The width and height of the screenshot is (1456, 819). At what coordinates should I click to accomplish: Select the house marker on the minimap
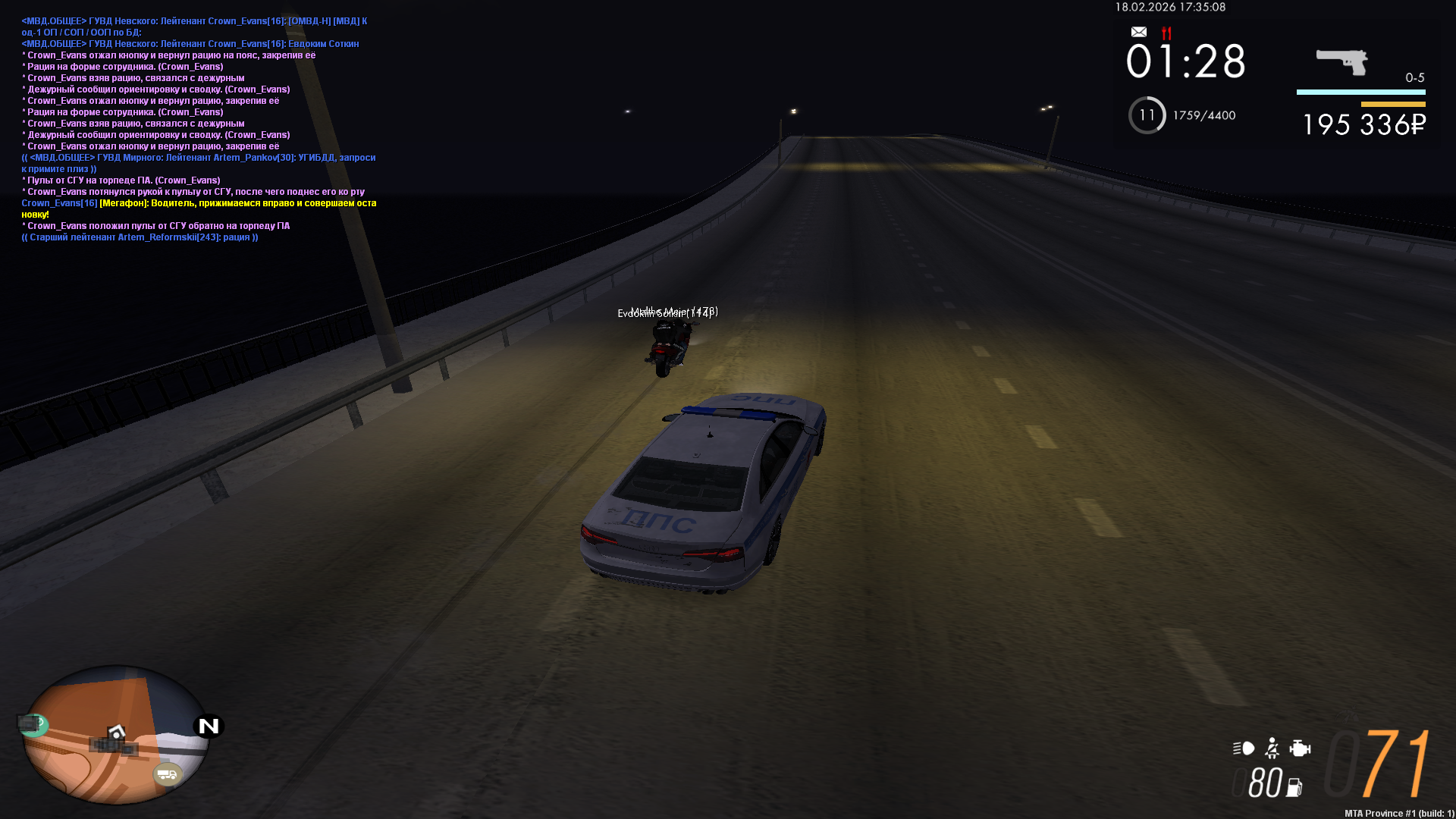(x=116, y=732)
